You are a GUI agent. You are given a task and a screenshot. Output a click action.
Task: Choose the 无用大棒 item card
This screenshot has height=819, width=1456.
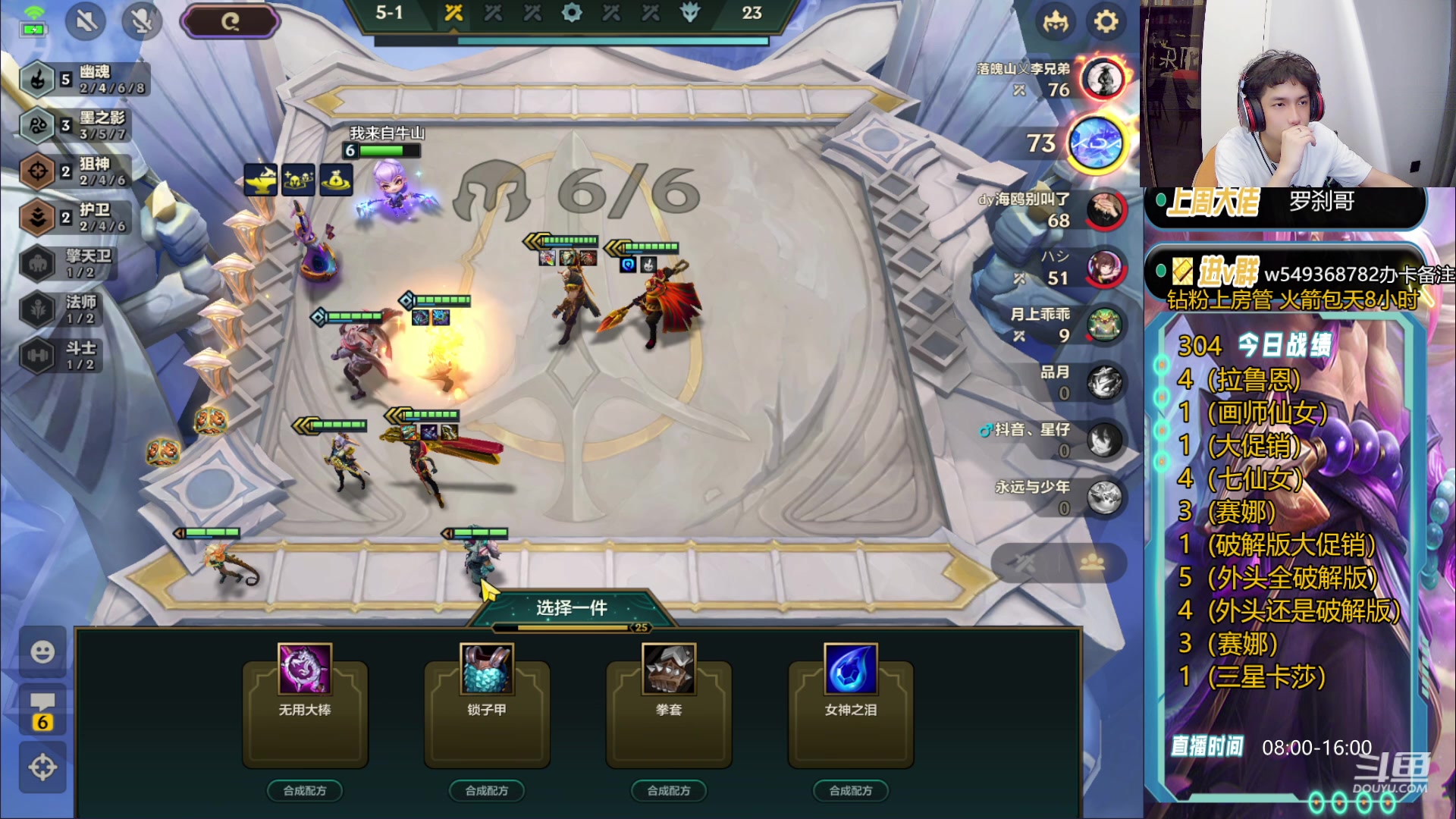(305, 705)
